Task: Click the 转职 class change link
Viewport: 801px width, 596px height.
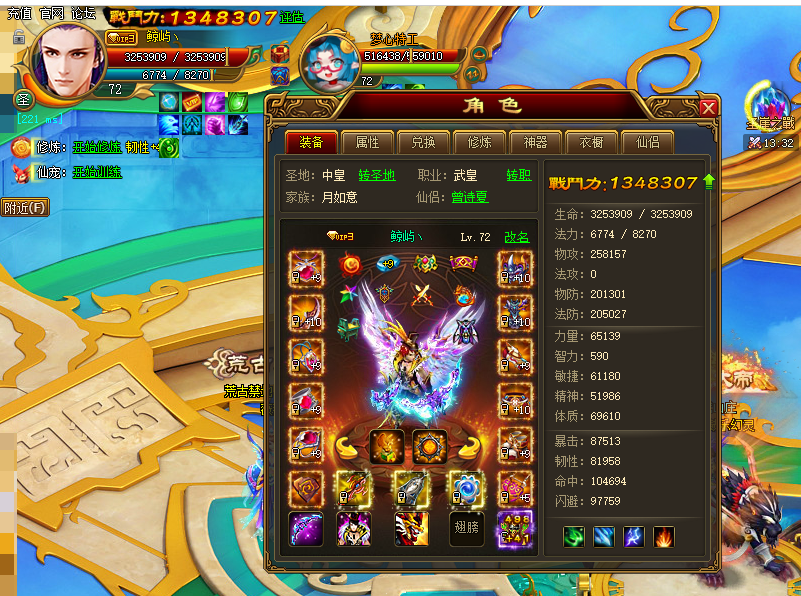Action: pyautogui.click(x=518, y=176)
